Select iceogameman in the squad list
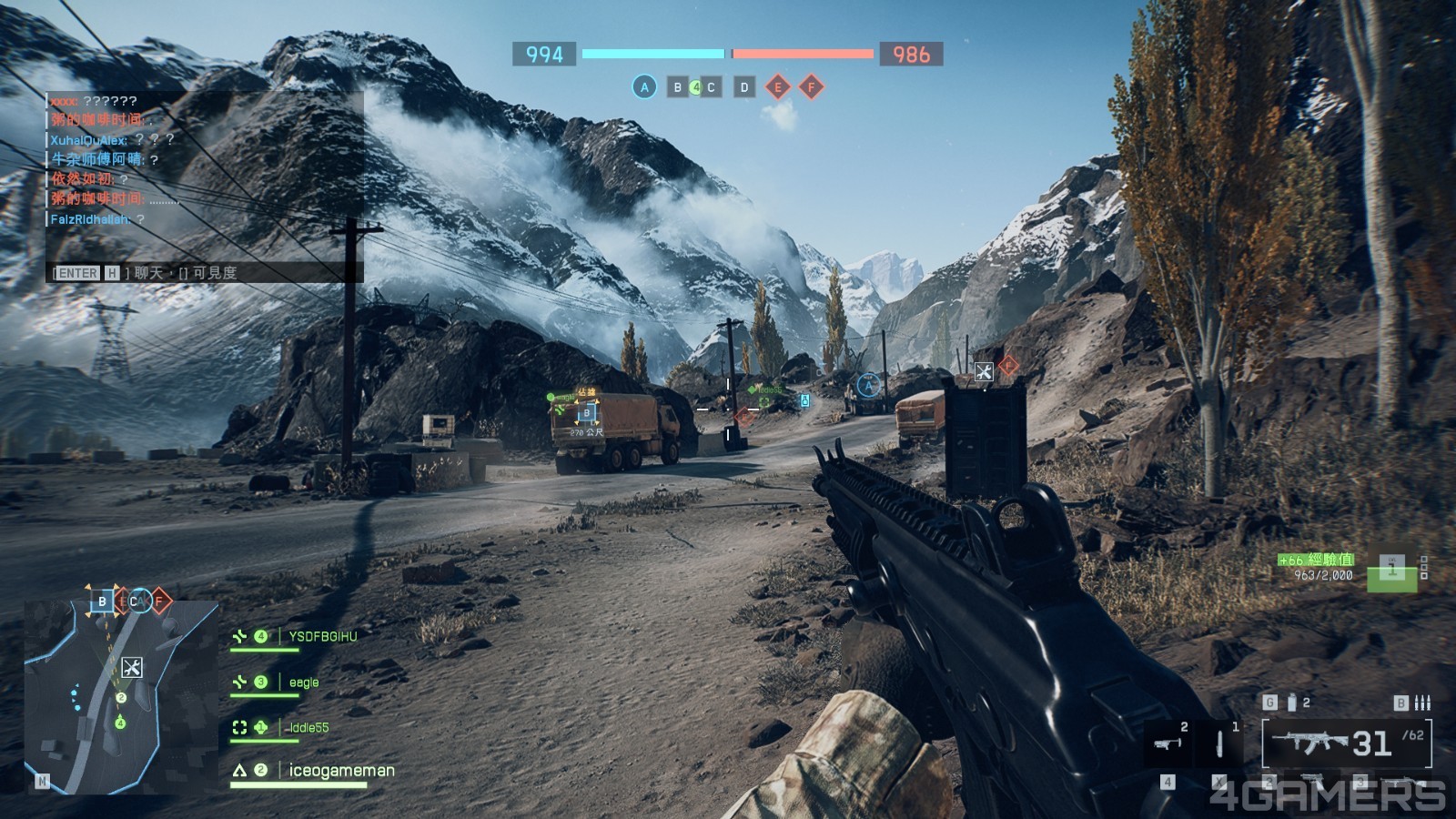Viewport: 1456px width, 819px height. [341, 771]
